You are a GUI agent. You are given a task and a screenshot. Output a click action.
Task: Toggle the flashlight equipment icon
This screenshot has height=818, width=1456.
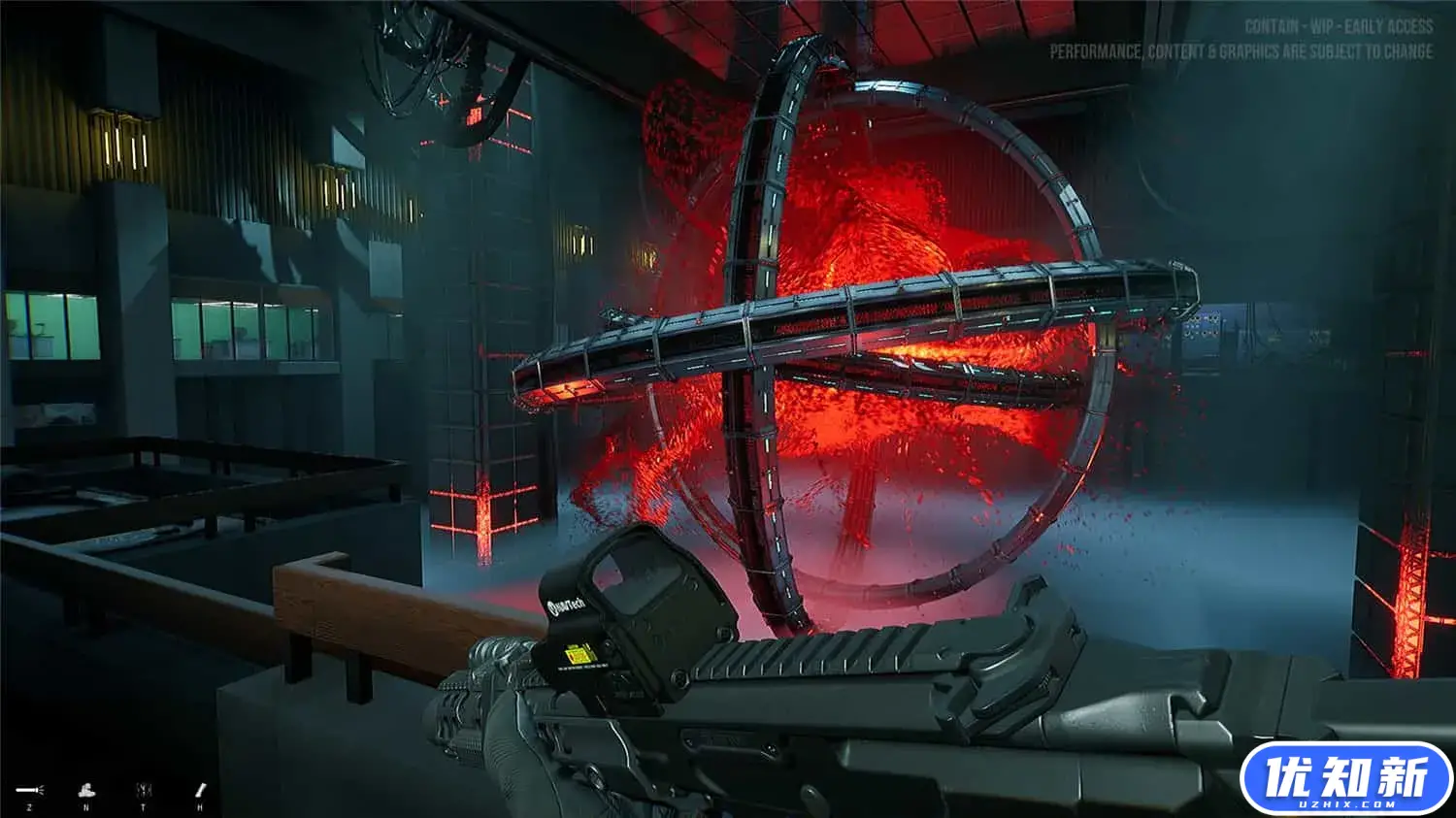tap(29, 791)
